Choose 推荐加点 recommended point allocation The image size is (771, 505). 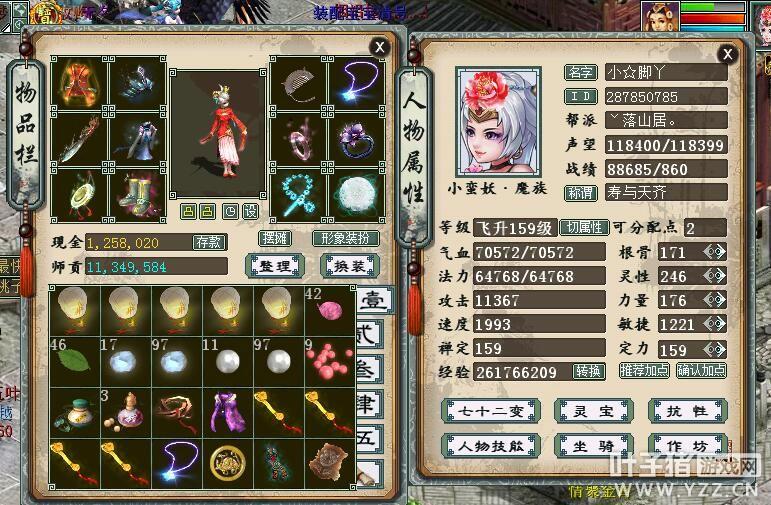coord(645,371)
